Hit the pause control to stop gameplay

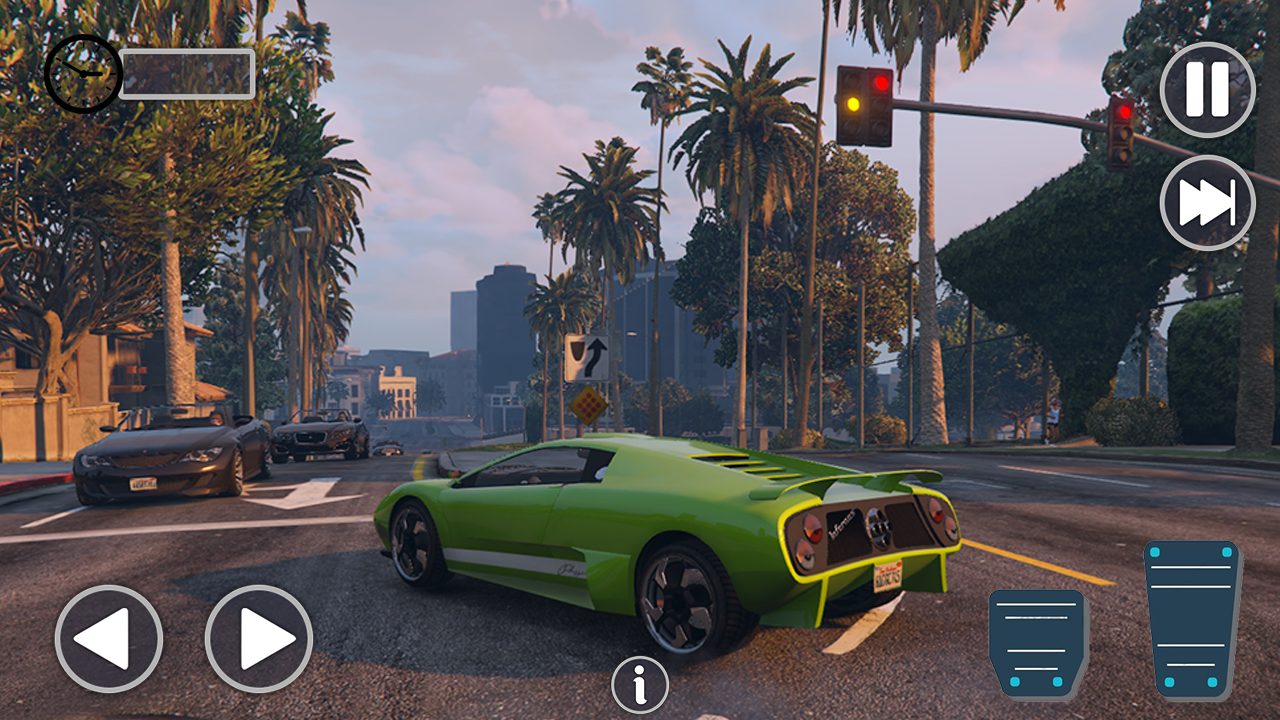click(x=1207, y=89)
